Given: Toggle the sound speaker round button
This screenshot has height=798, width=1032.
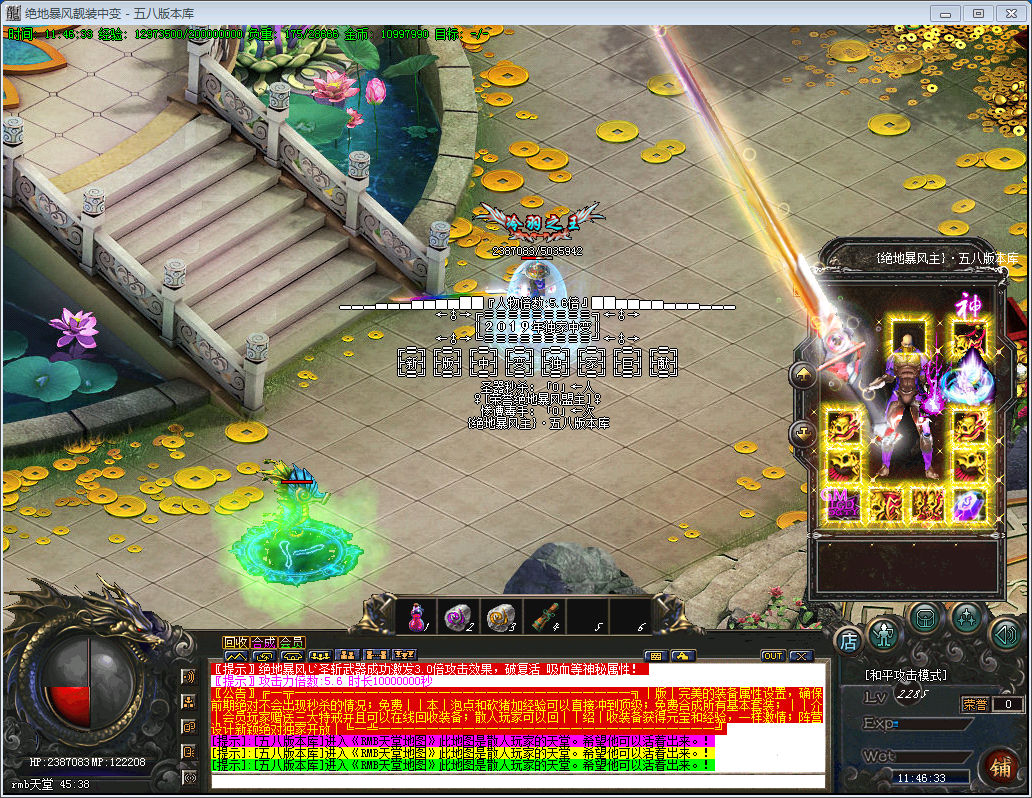Looking at the screenshot, I should 1005,634.
